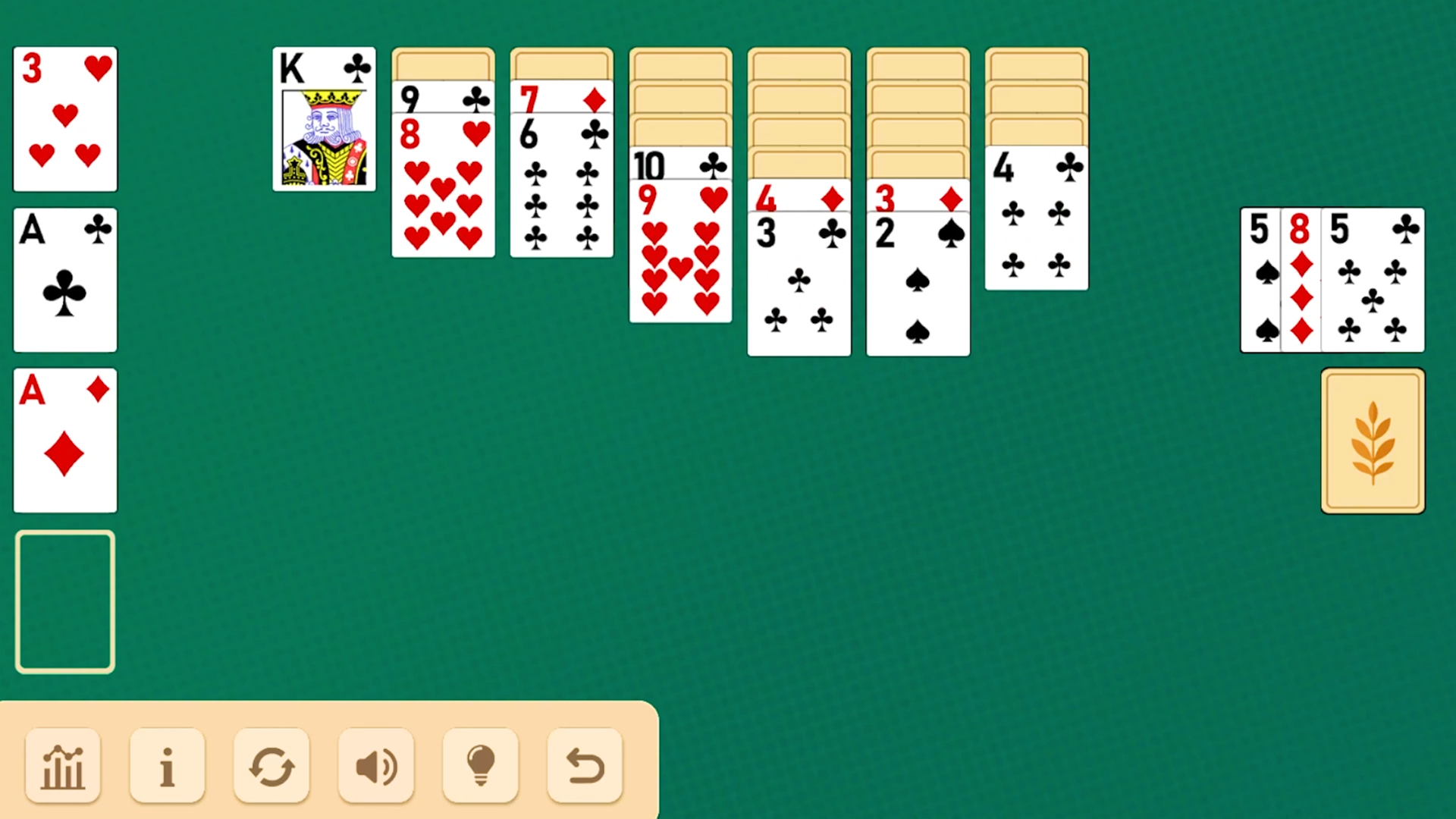Select the King of Clubs

[x=324, y=118]
